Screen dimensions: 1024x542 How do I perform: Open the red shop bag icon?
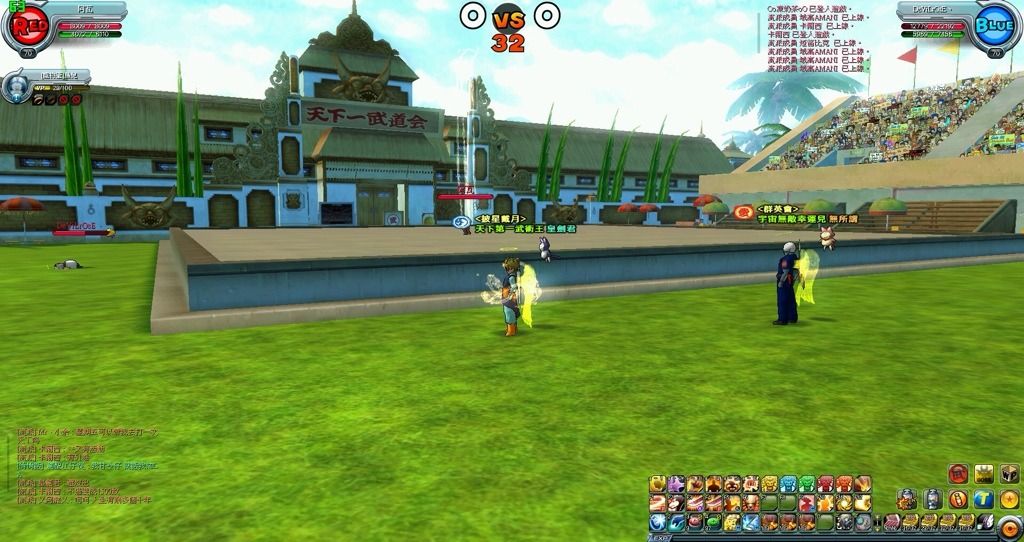pos(958,474)
